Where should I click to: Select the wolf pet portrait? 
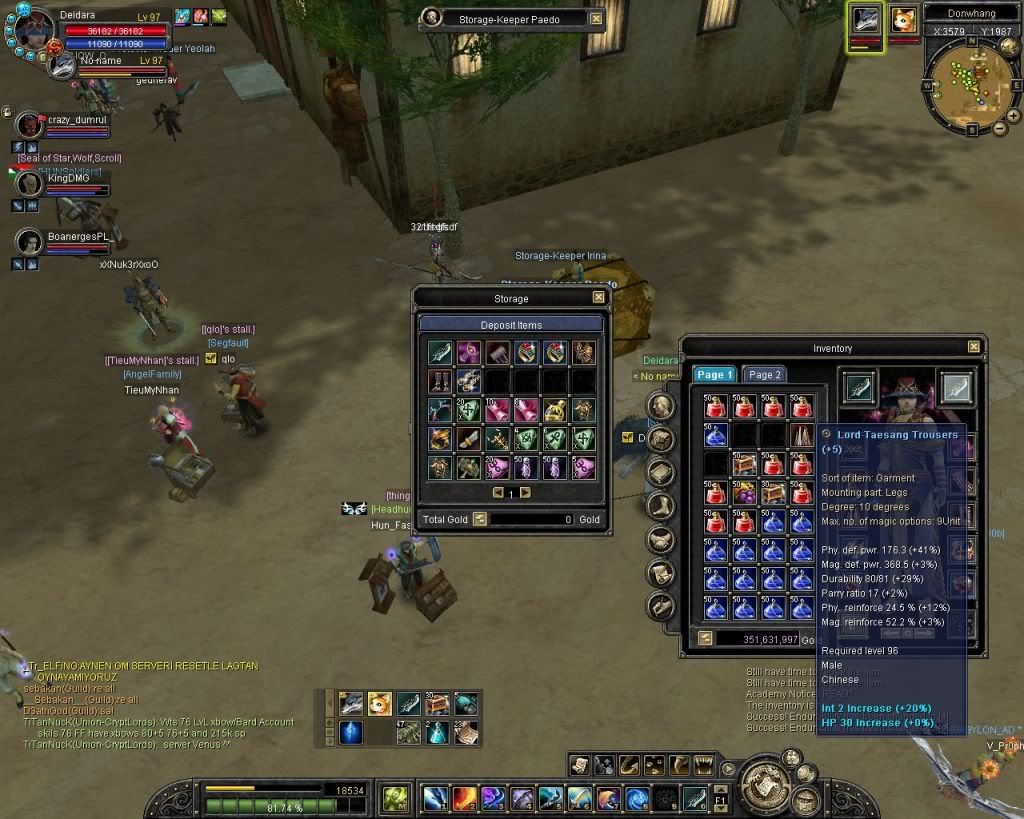865,20
